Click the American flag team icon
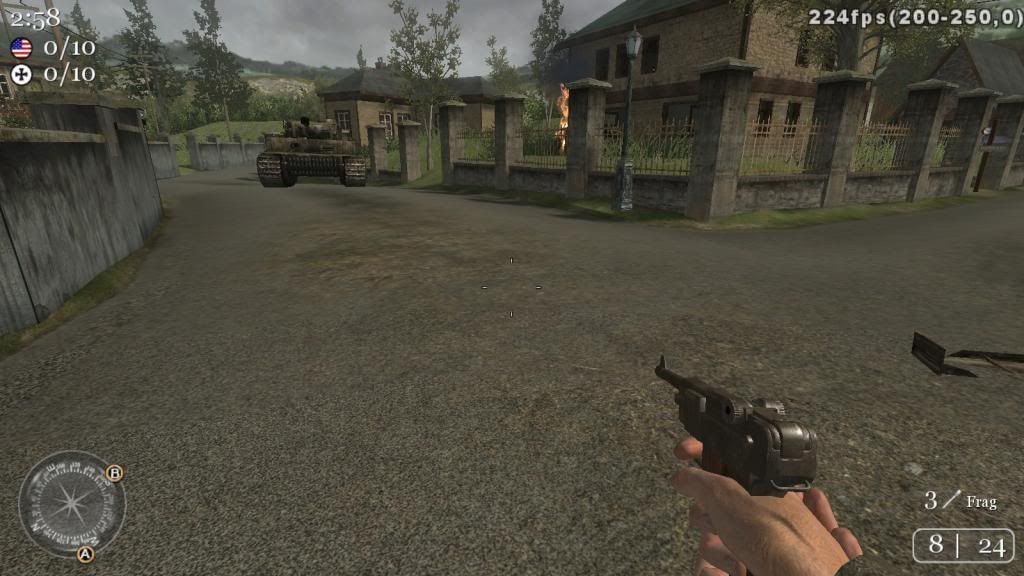 pos(21,48)
